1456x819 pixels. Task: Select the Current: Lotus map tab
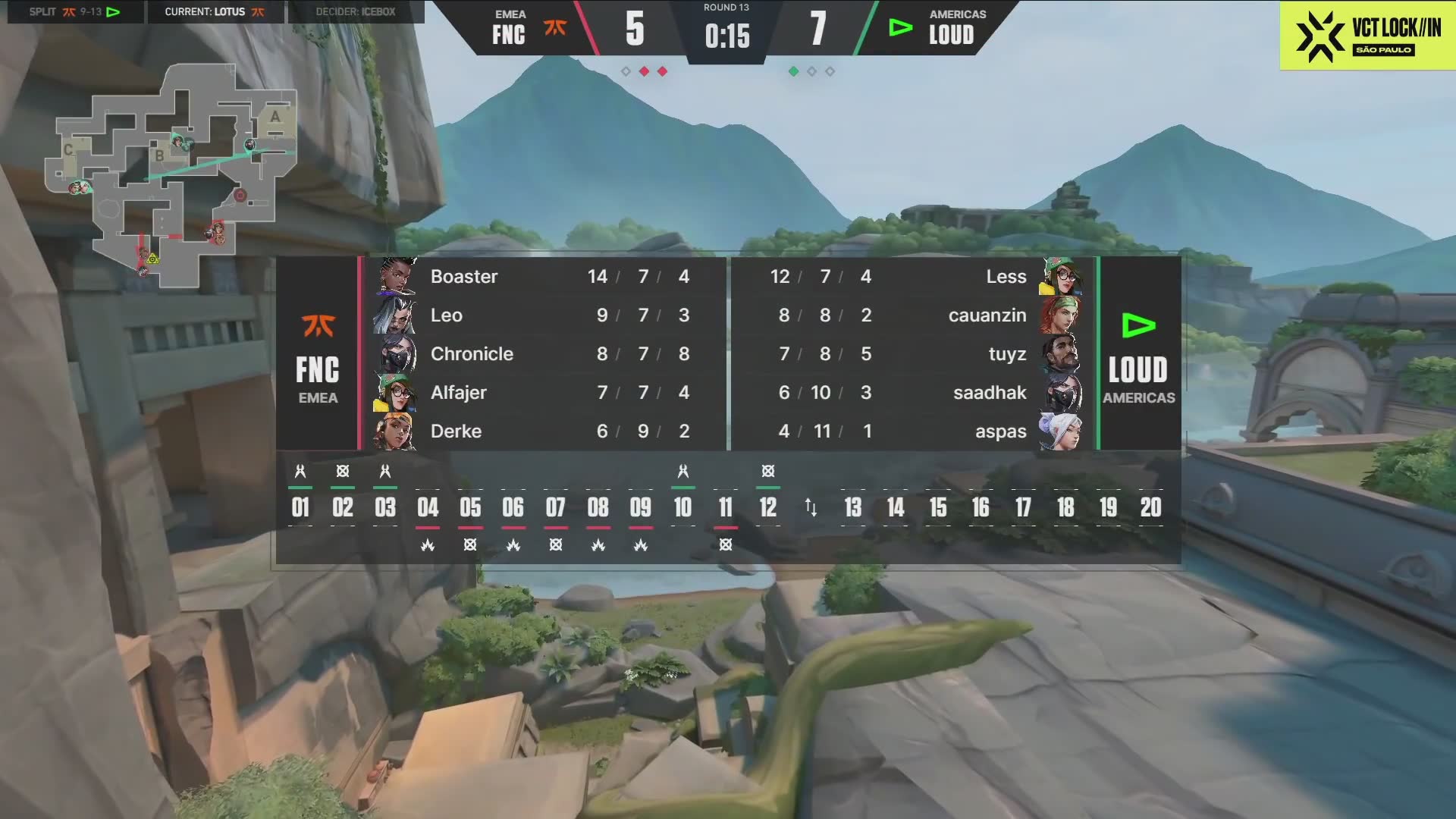coord(215,12)
